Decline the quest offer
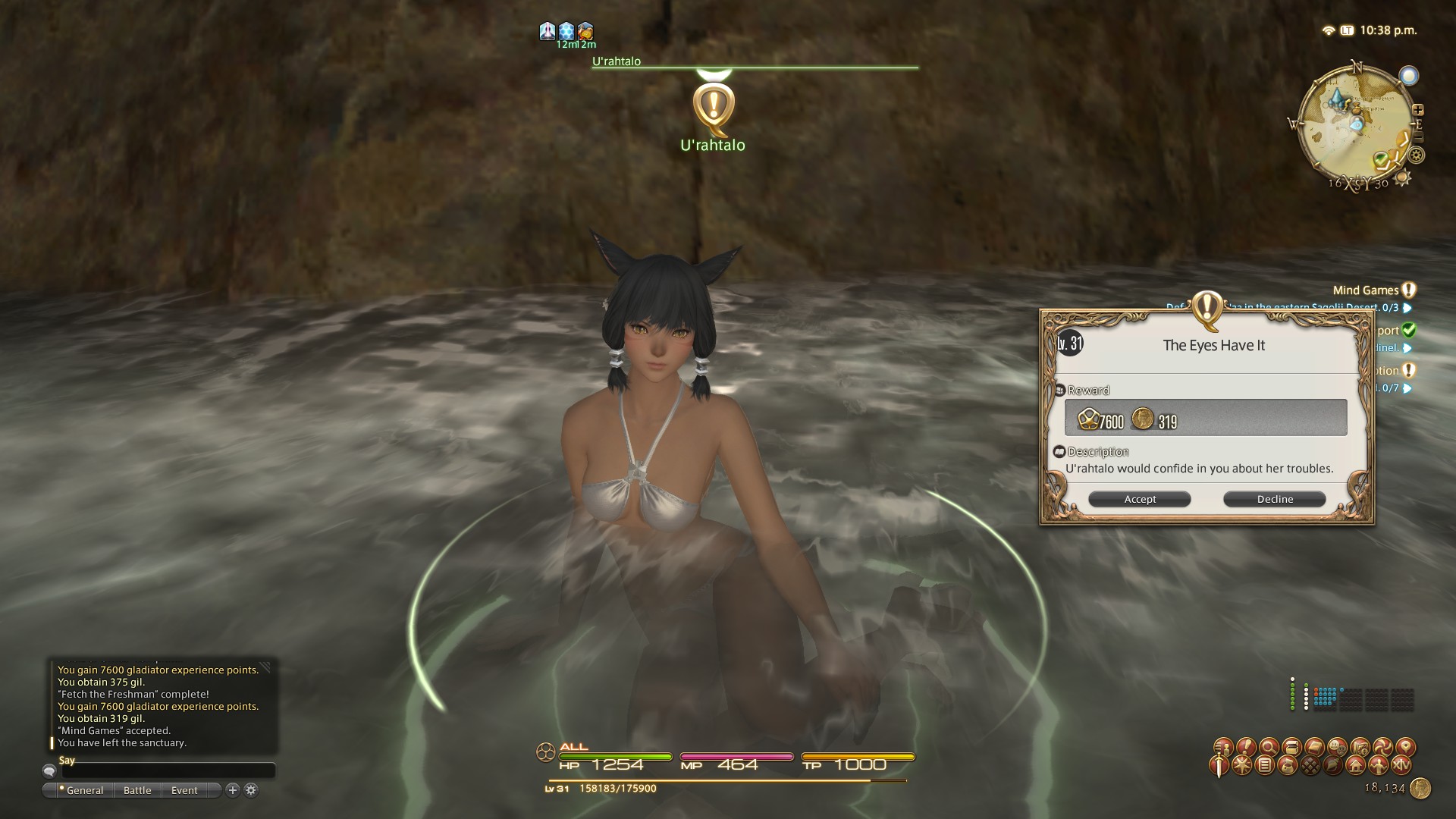Image resolution: width=1456 pixels, height=819 pixels. (x=1274, y=499)
